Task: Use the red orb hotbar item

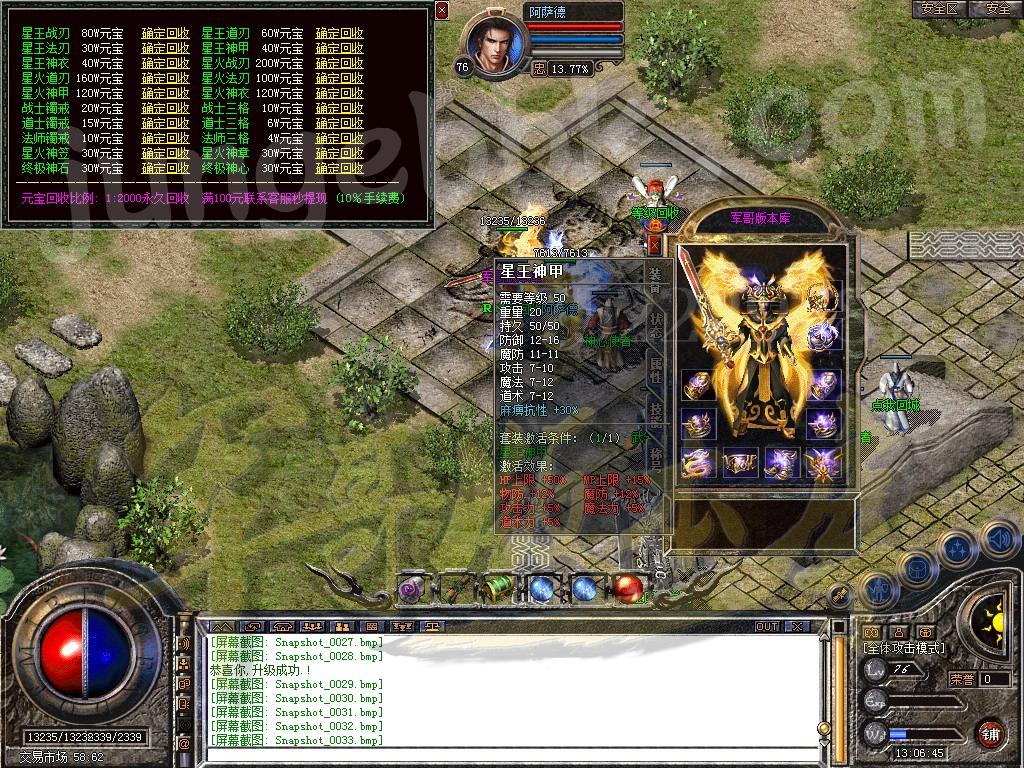Action: click(628, 589)
